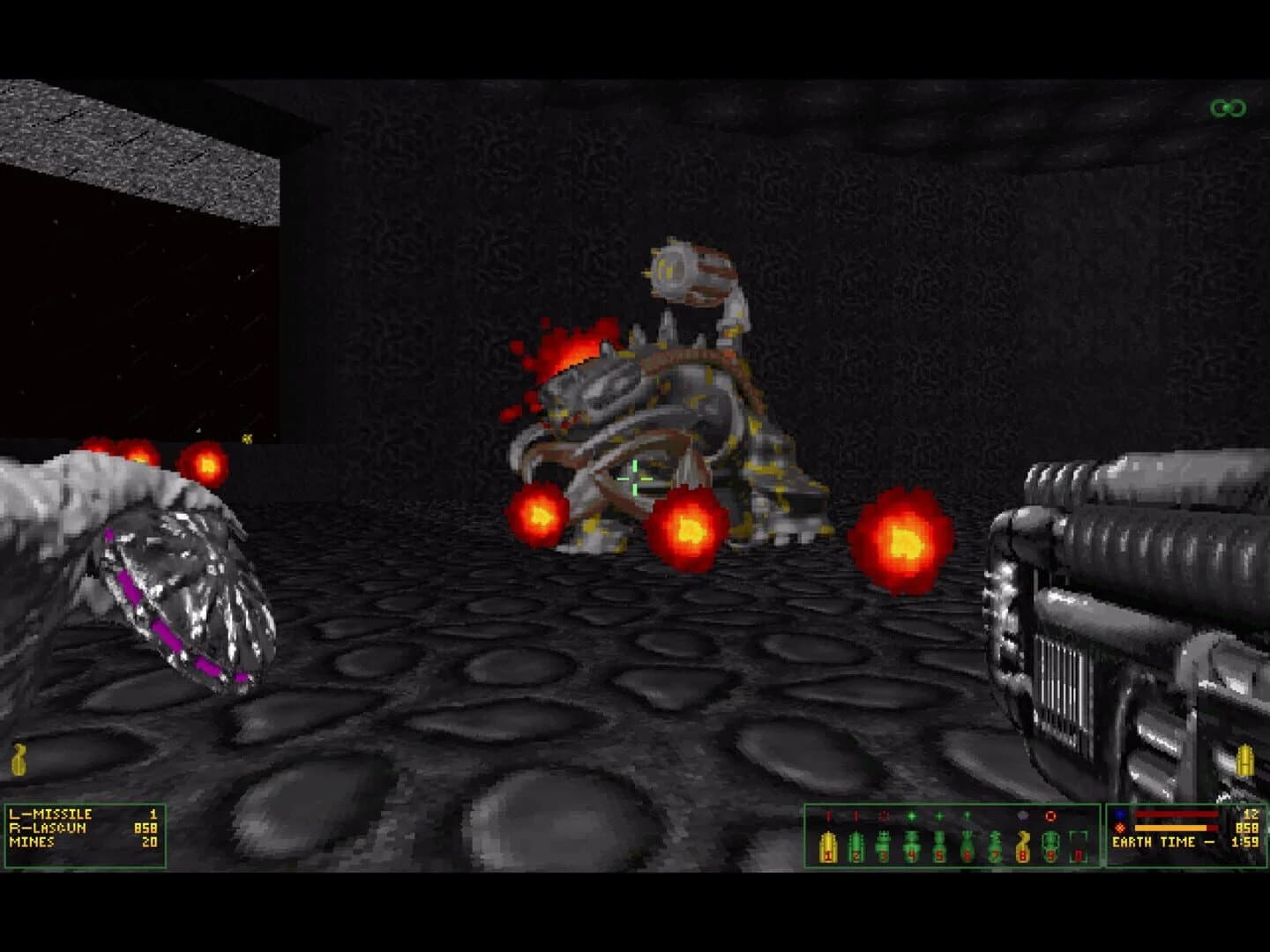Click the yellow key icon bottom left corner

coord(19,758)
